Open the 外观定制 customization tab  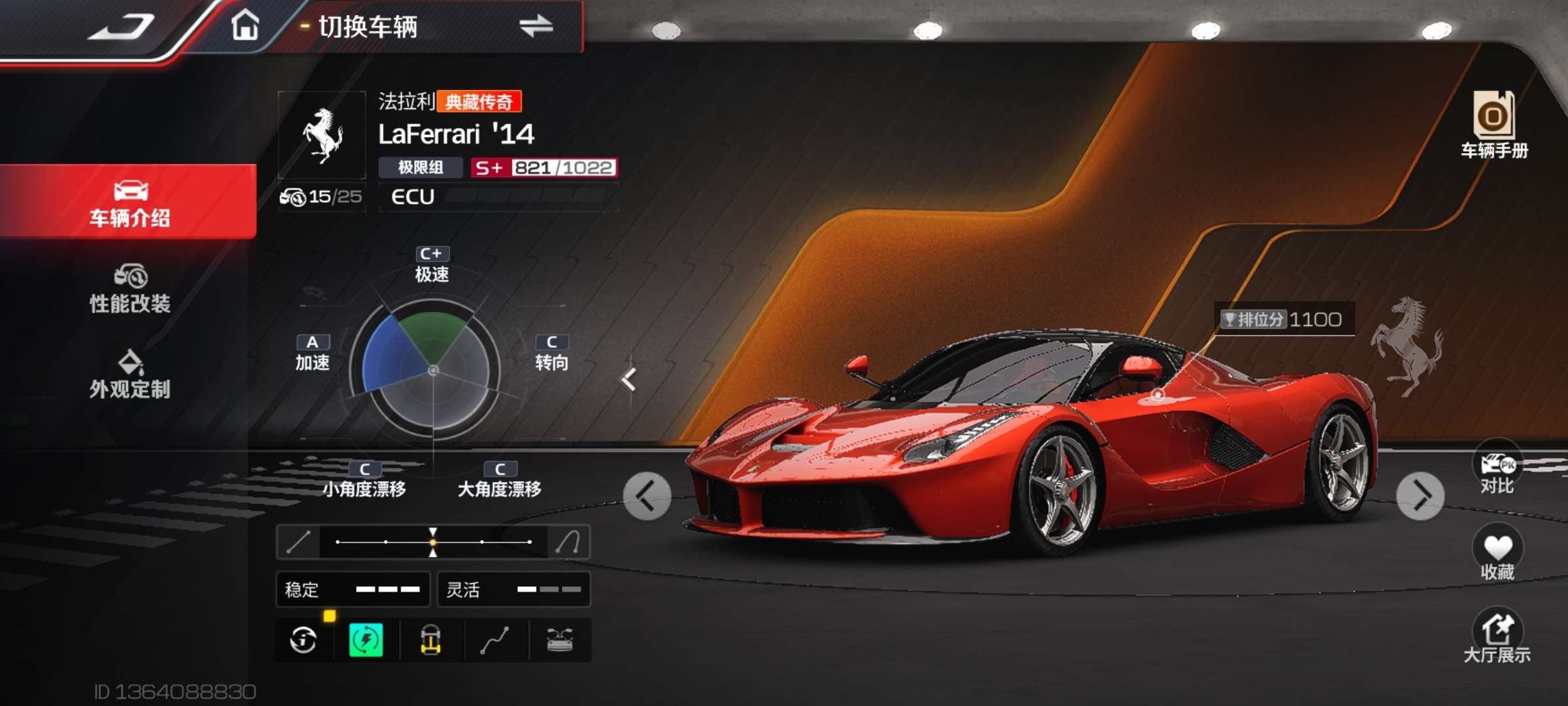coord(129,375)
